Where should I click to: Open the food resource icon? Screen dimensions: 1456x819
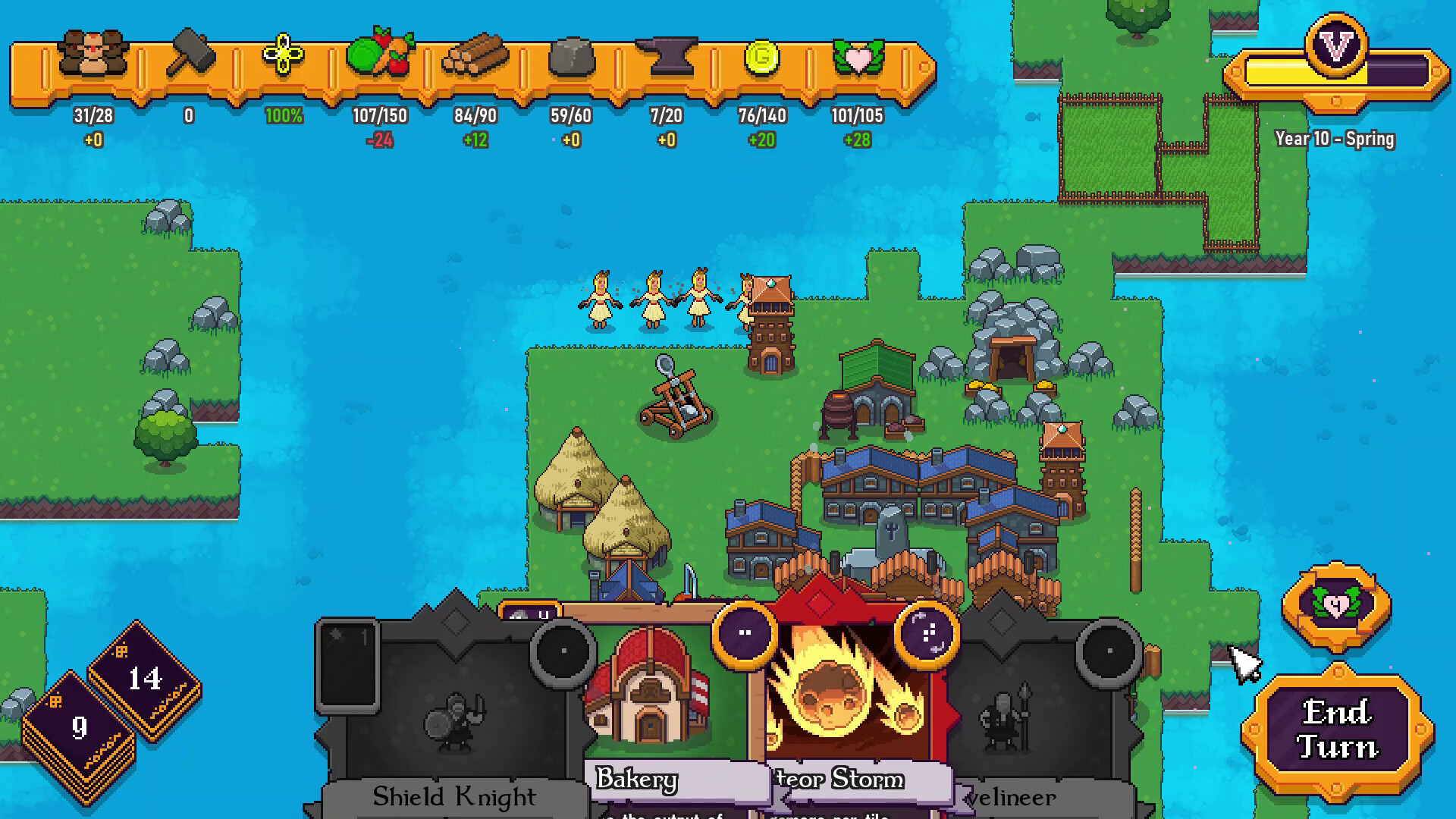[x=379, y=55]
